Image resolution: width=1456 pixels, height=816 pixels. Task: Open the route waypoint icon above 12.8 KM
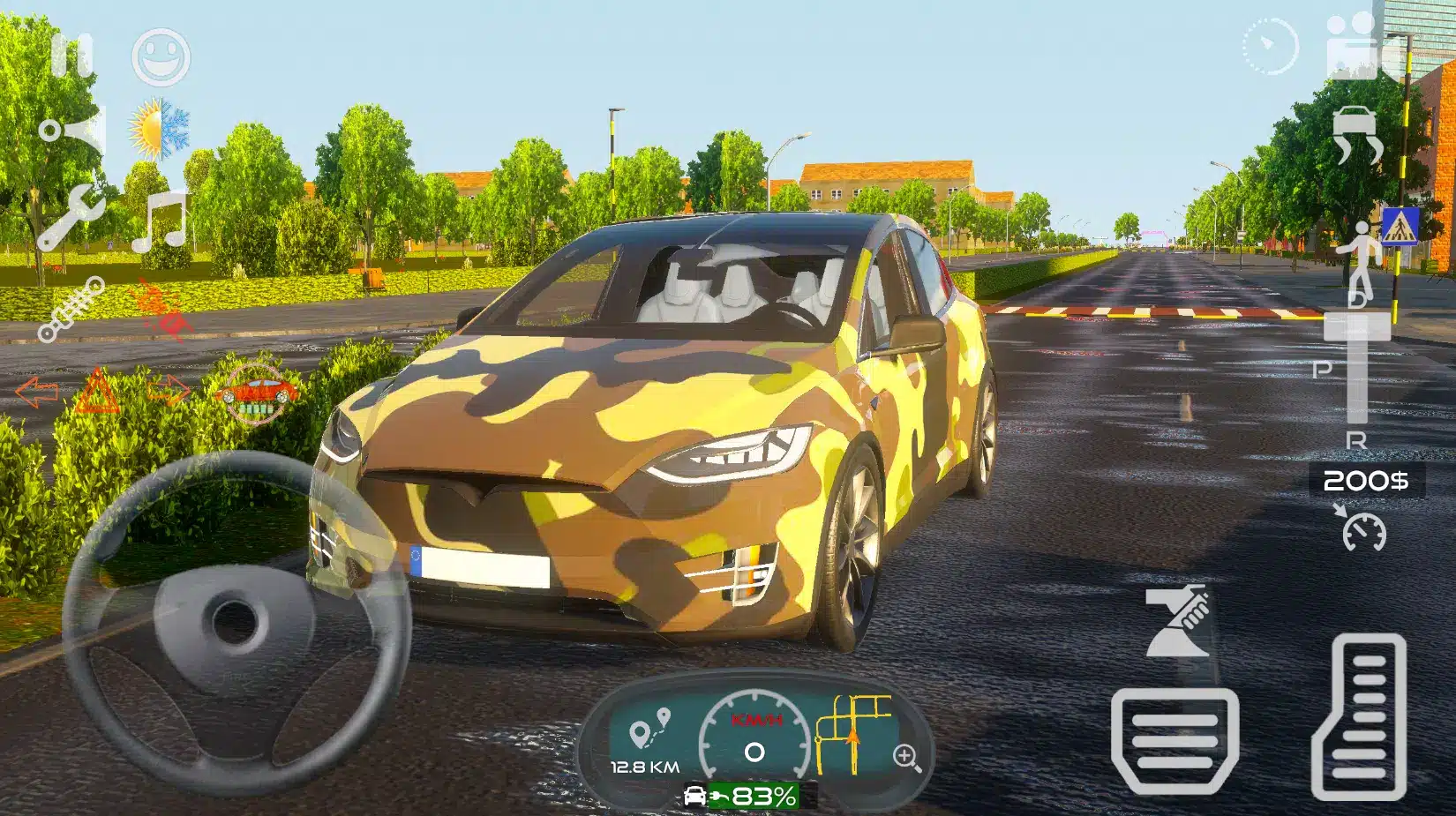click(x=649, y=730)
